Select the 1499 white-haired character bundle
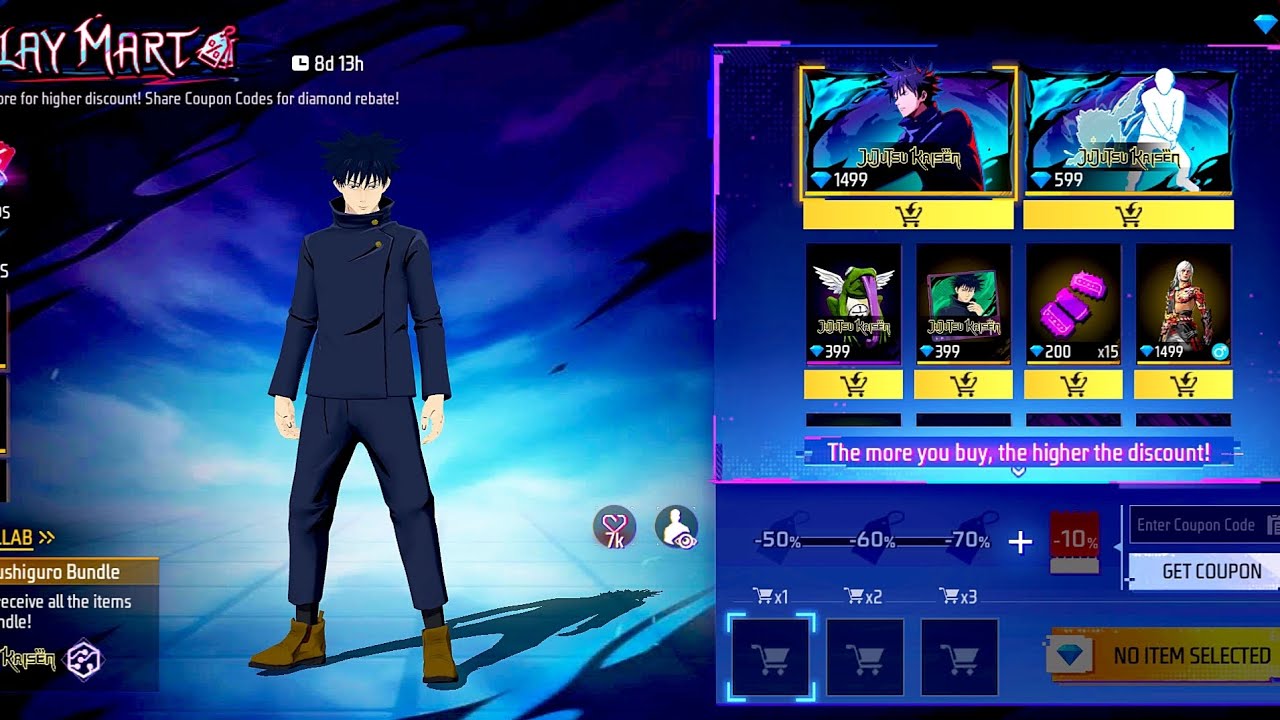Image resolution: width=1280 pixels, height=720 pixels. pyautogui.click(x=1183, y=303)
